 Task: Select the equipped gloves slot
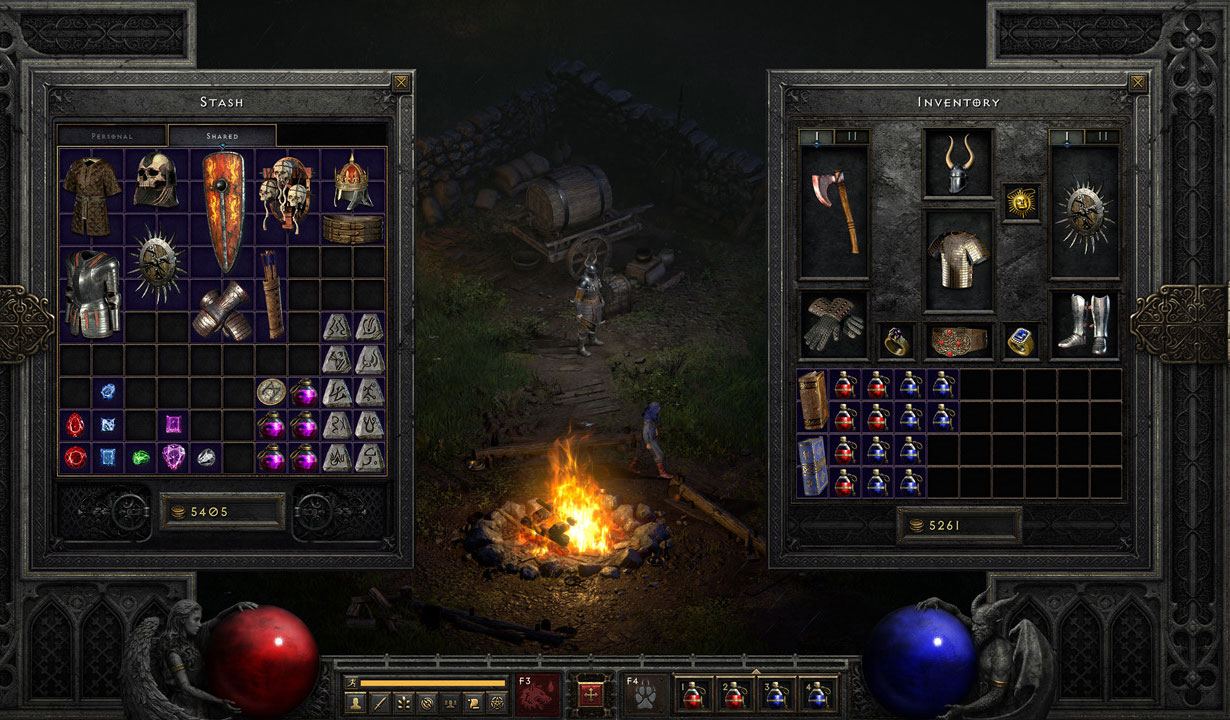[x=834, y=324]
